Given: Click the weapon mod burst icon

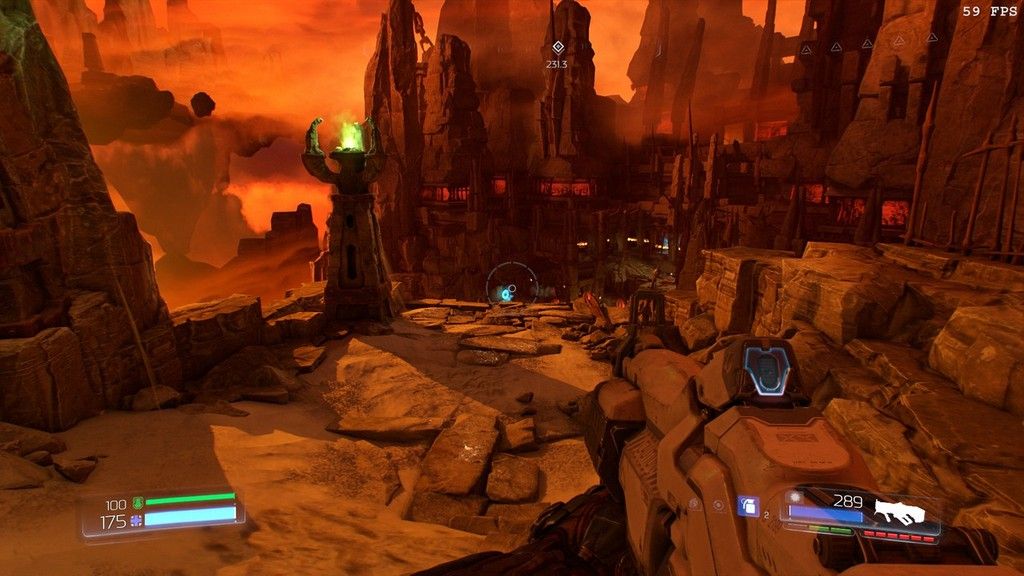Looking at the screenshot, I should (x=796, y=497).
